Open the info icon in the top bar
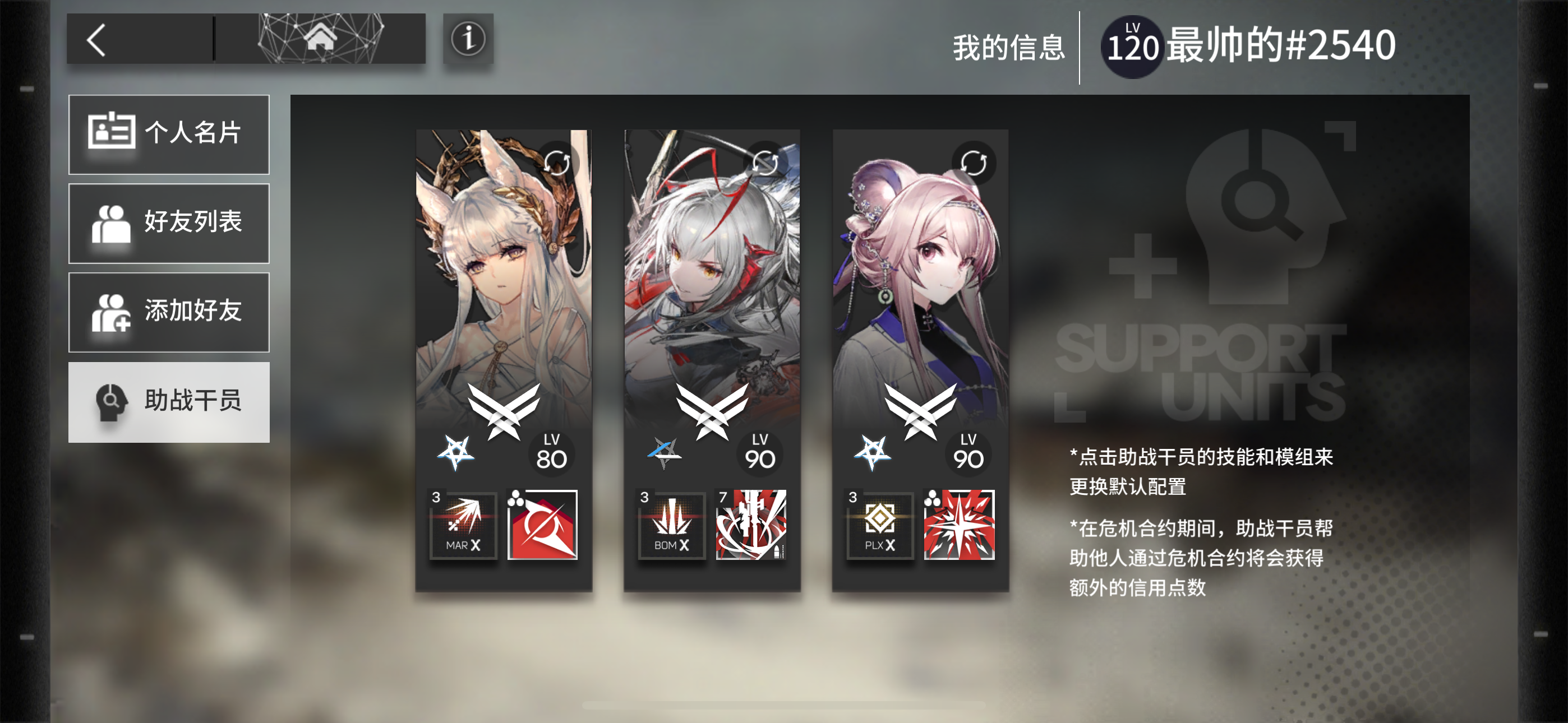This screenshot has width=1568, height=723. point(468,40)
